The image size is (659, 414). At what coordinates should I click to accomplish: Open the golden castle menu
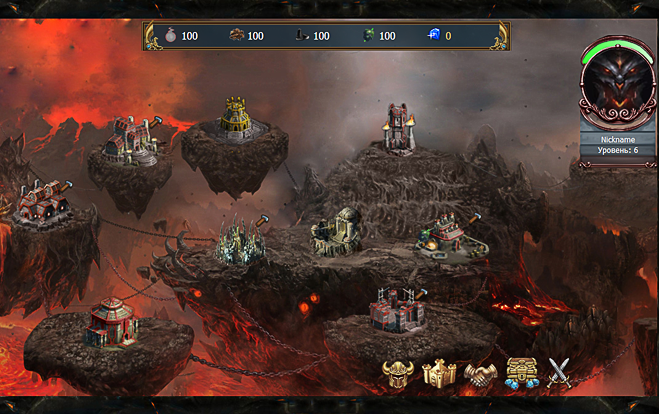point(439,373)
